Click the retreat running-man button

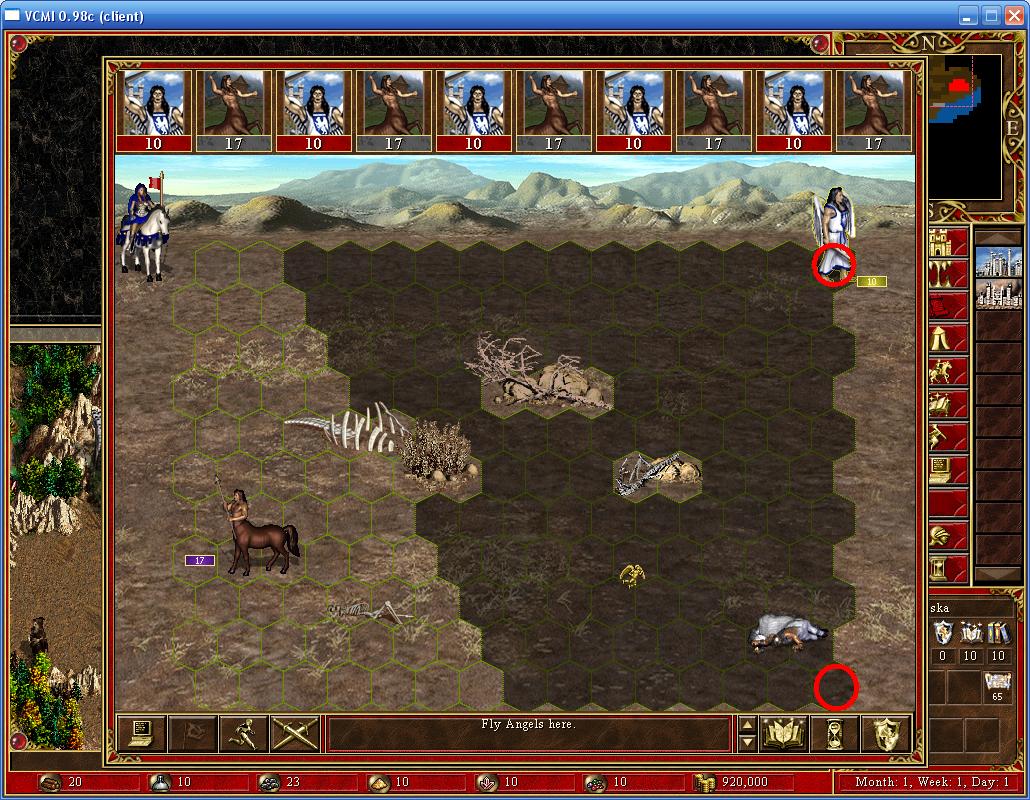[x=243, y=733]
